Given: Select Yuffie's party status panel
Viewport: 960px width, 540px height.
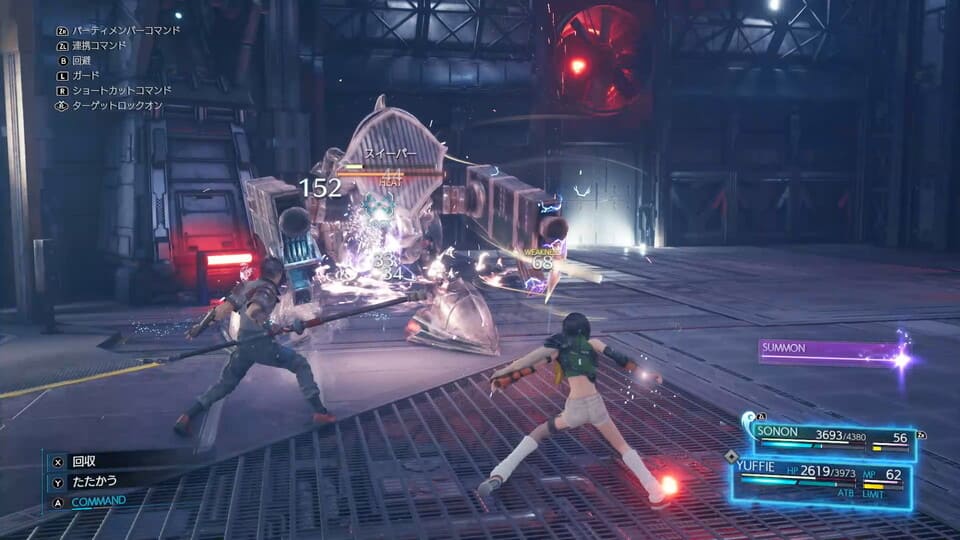Looking at the screenshot, I should [821, 478].
